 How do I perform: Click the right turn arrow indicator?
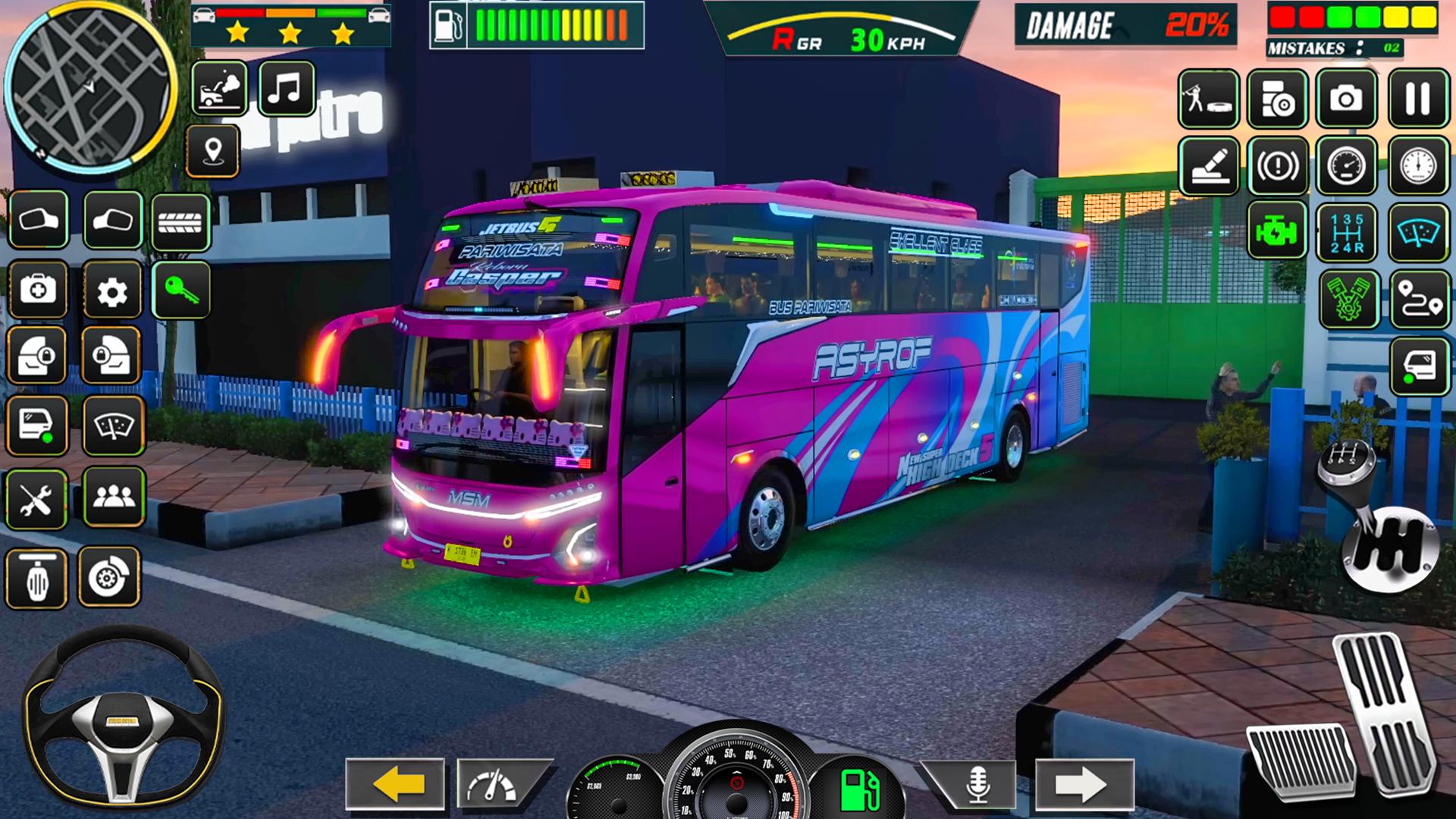point(1084,784)
